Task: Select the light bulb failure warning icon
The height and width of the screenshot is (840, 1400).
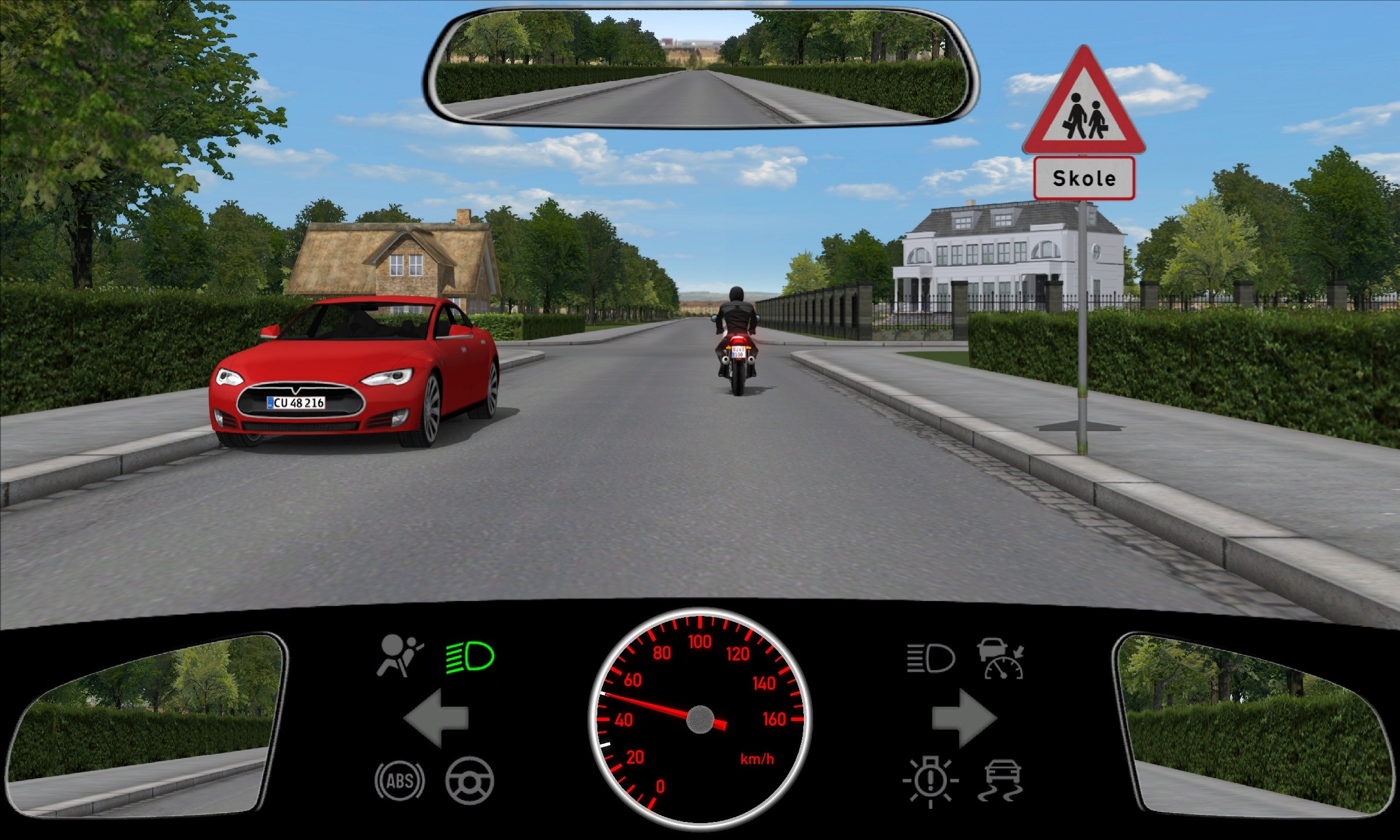Action: click(x=930, y=780)
